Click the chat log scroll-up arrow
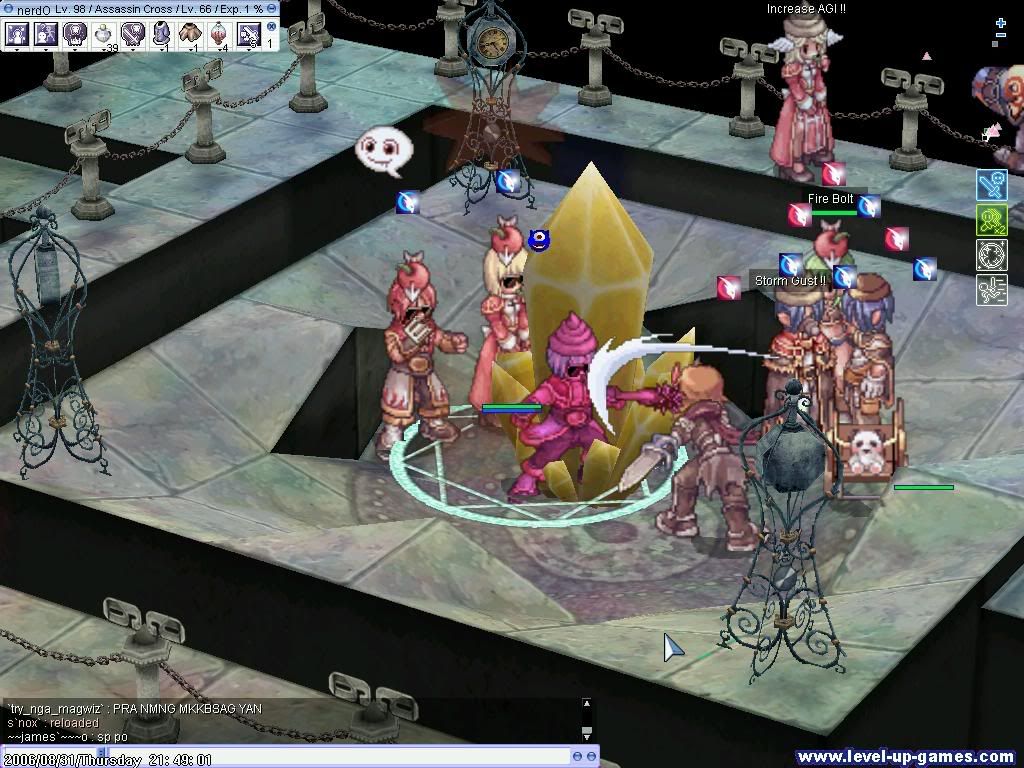Viewport: 1024px width, 768px height. pyautogui.click(x=587, y=704)
